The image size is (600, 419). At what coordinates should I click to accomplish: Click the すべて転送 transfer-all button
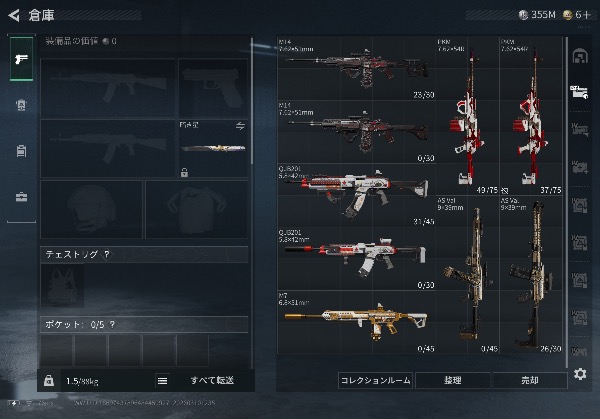[211, 381]
